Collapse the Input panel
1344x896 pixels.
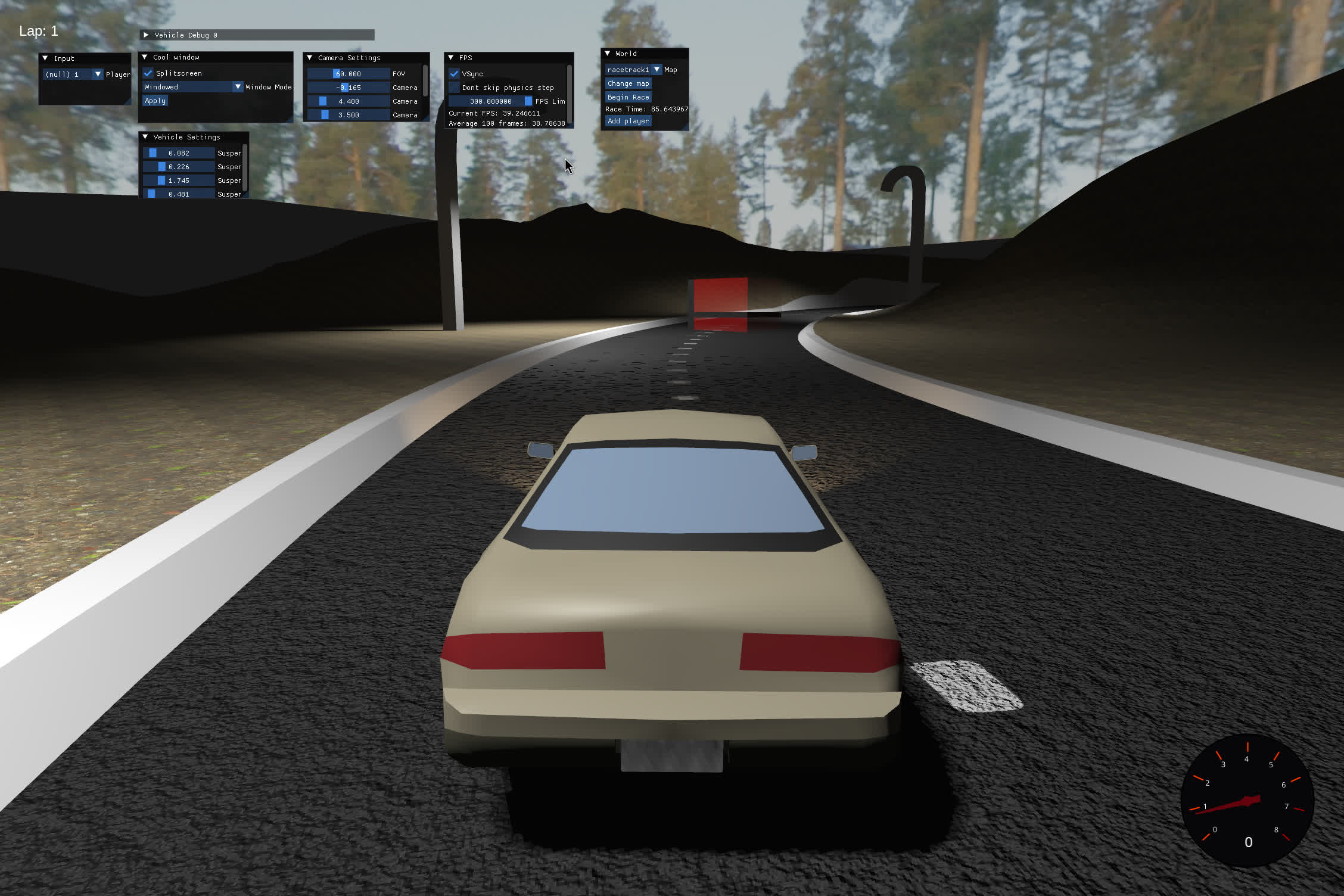click(x=46, y=58)
